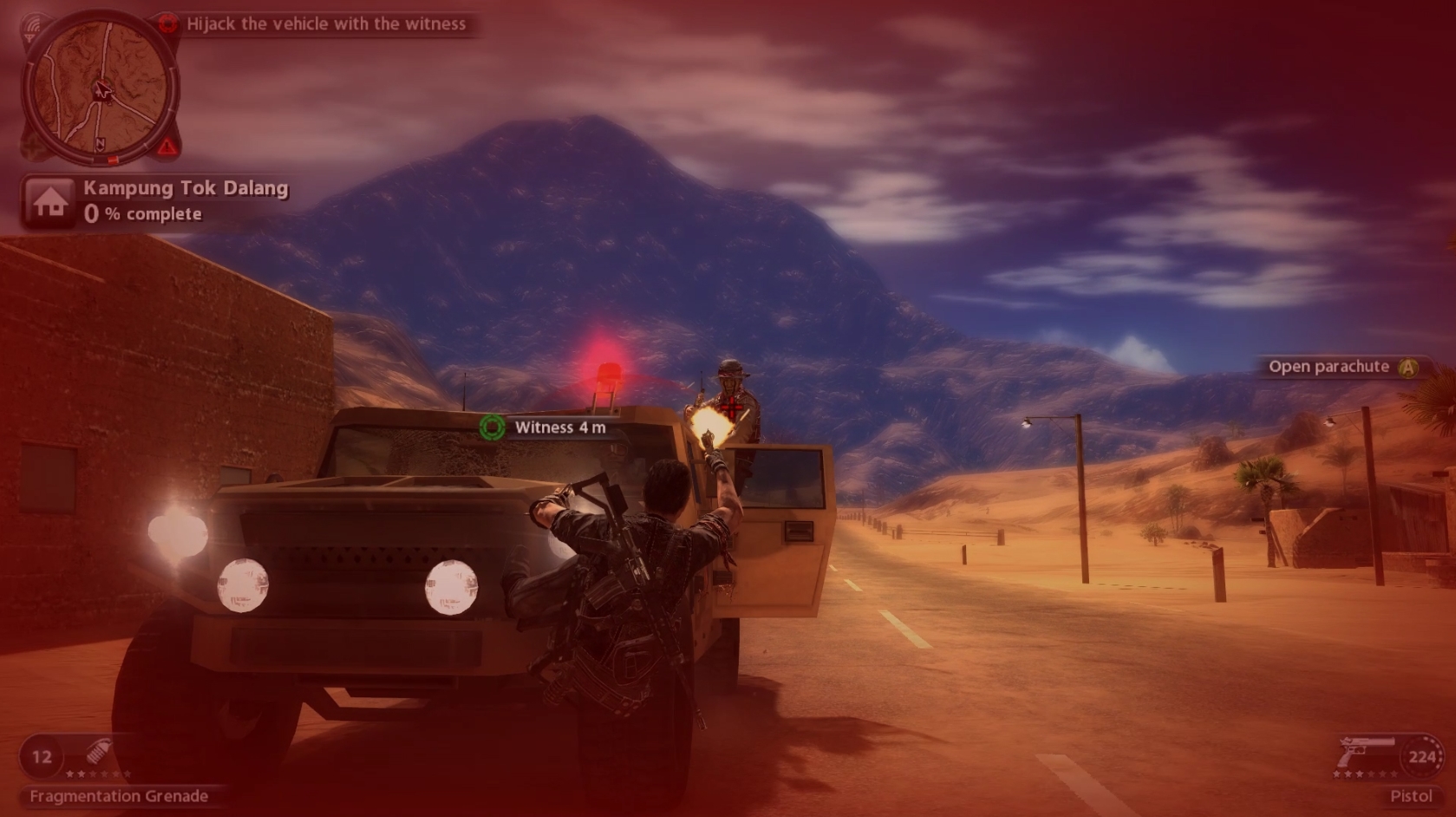
Task: Click the green Witness marker circle
Action: [x=493, y=428]
